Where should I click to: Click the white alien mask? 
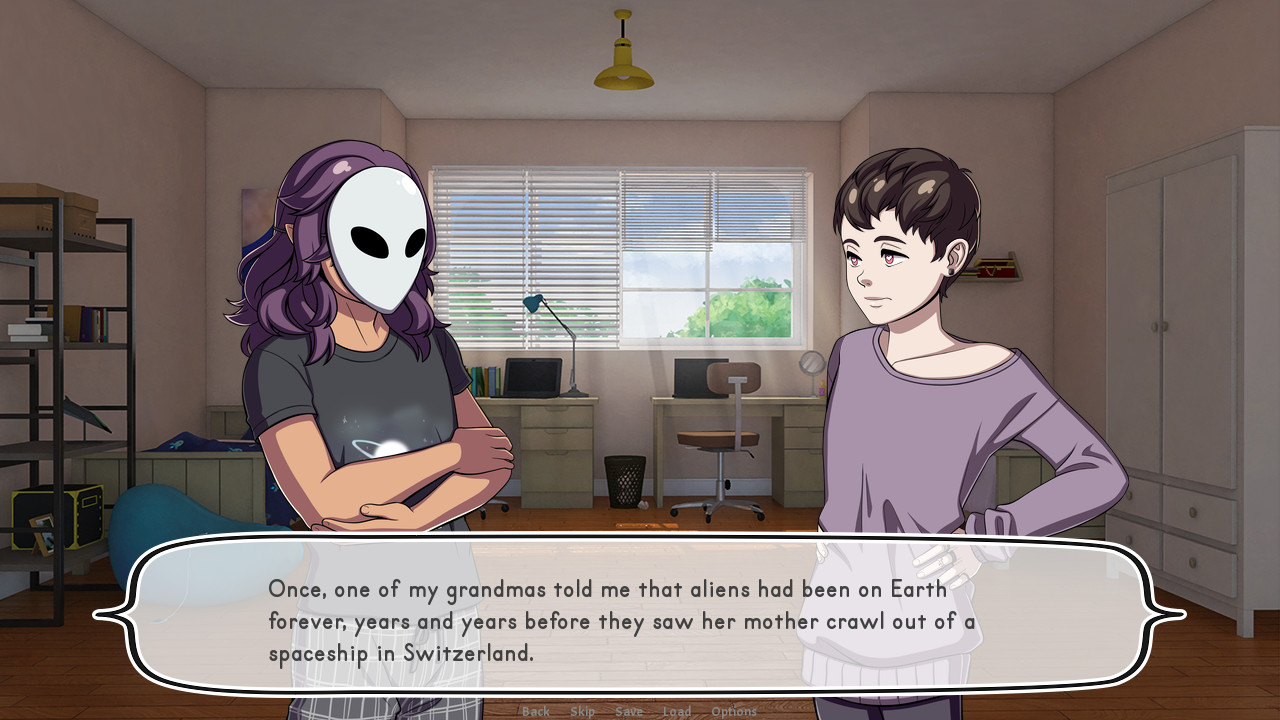pyautogui.click(x=378, y=243)
